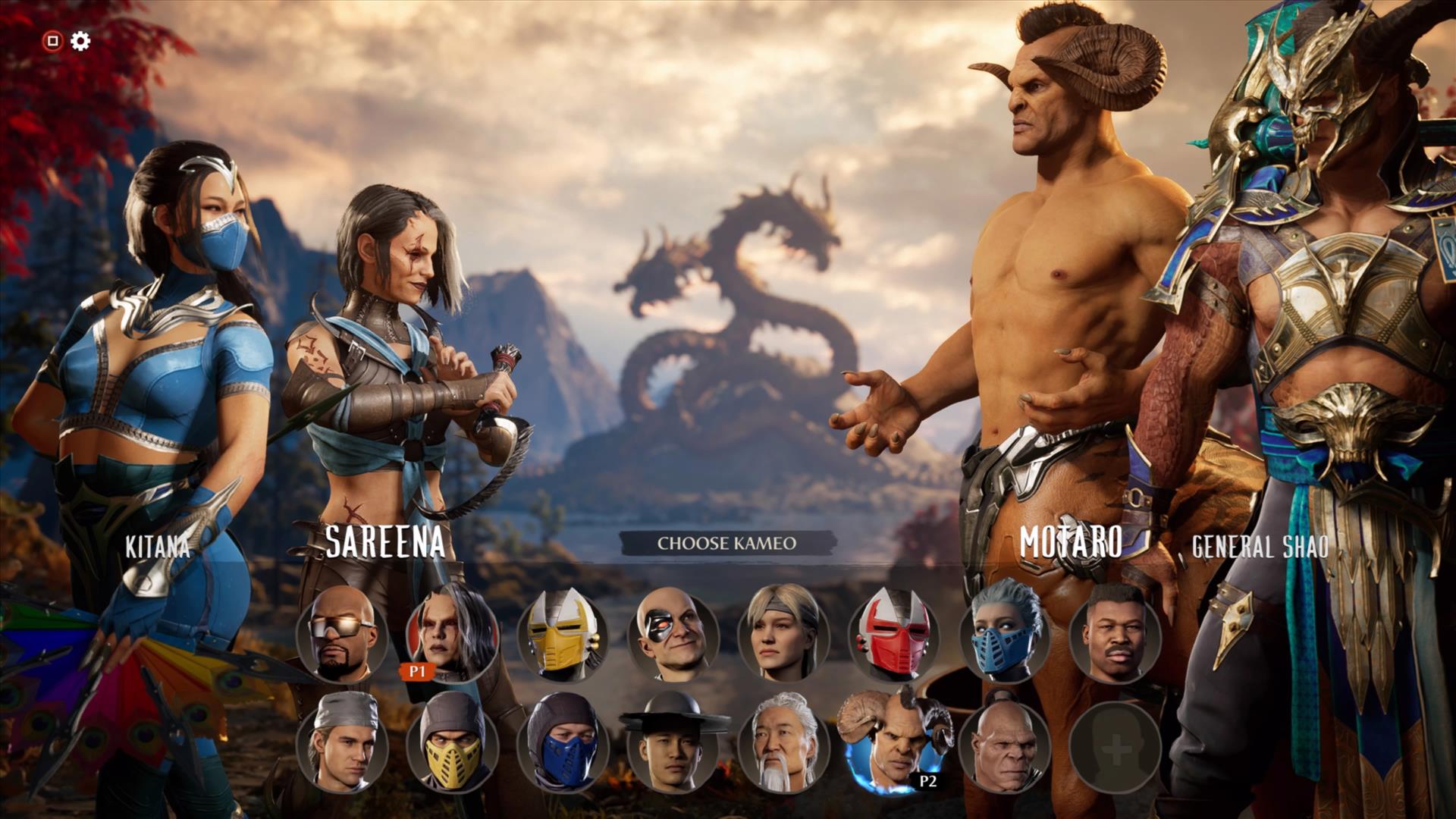The width and height of the screenshot is (1456, 819).
Task: Pick Sektor's red robot helmet portrait
Action: [893, 634]
